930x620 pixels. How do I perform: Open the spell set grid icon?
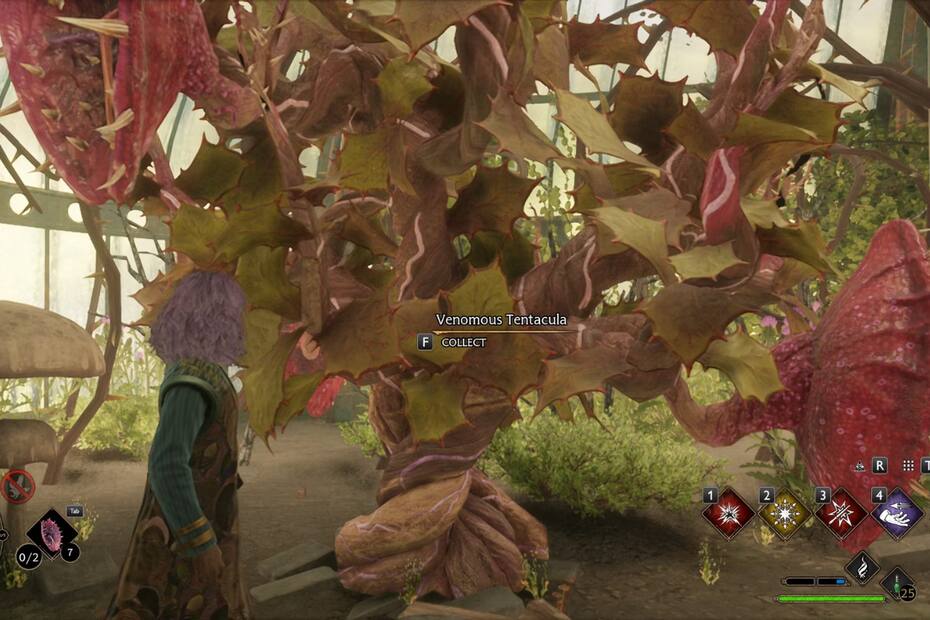[x=908, y=466]
